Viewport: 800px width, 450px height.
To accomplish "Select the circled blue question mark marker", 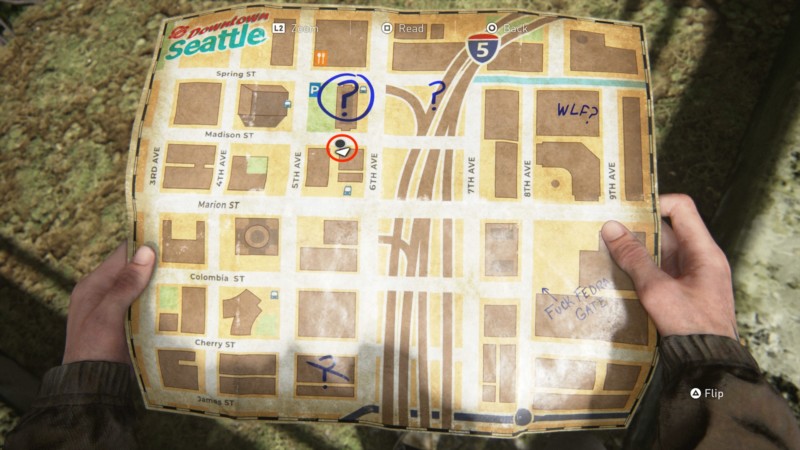I will (x=345, y=96).
